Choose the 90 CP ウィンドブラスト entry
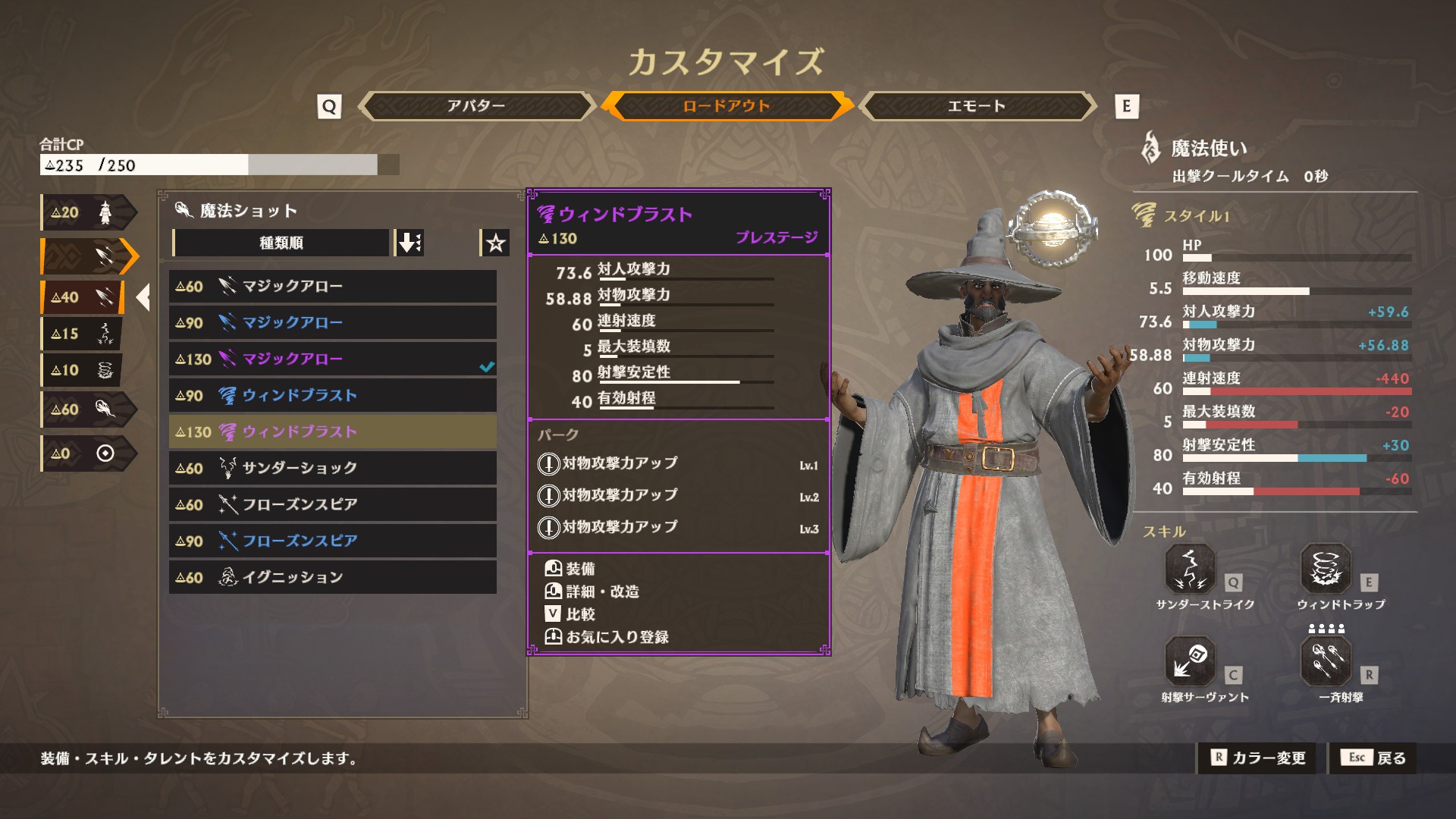This screenshot has height=819, width=1456. [332, 396]
